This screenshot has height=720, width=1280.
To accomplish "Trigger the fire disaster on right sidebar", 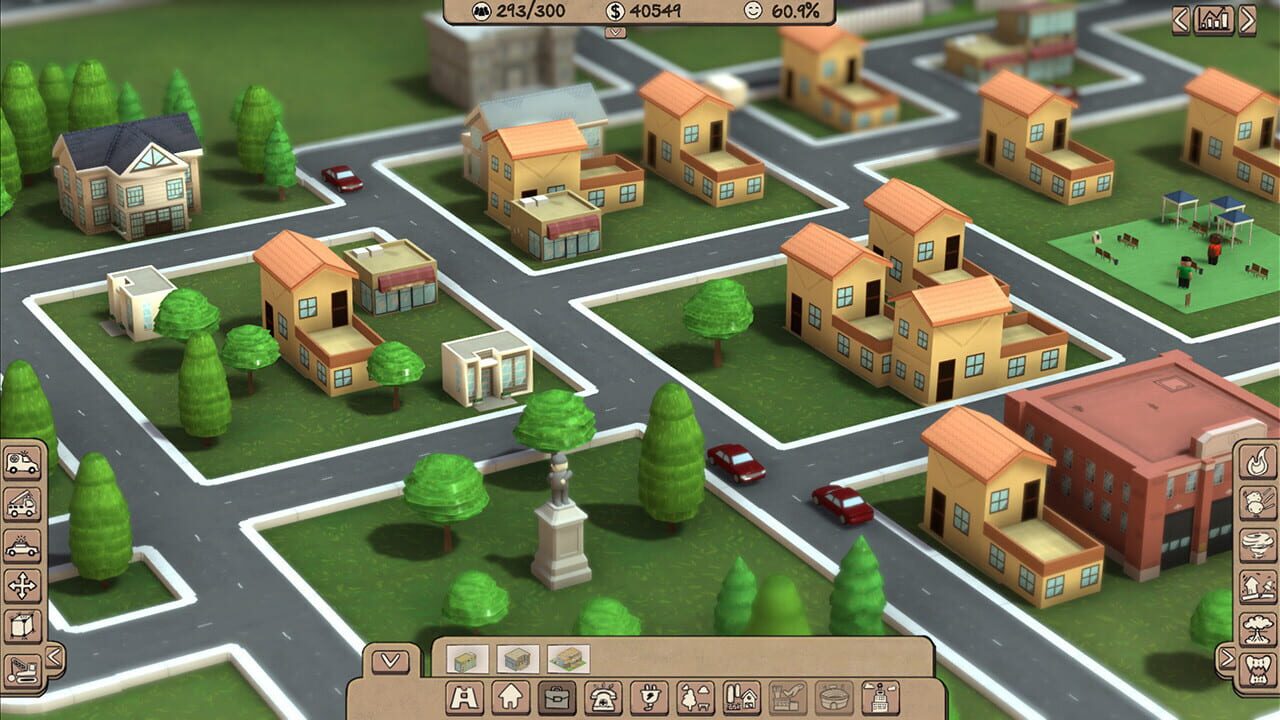I will click(x=1257, y=463).
